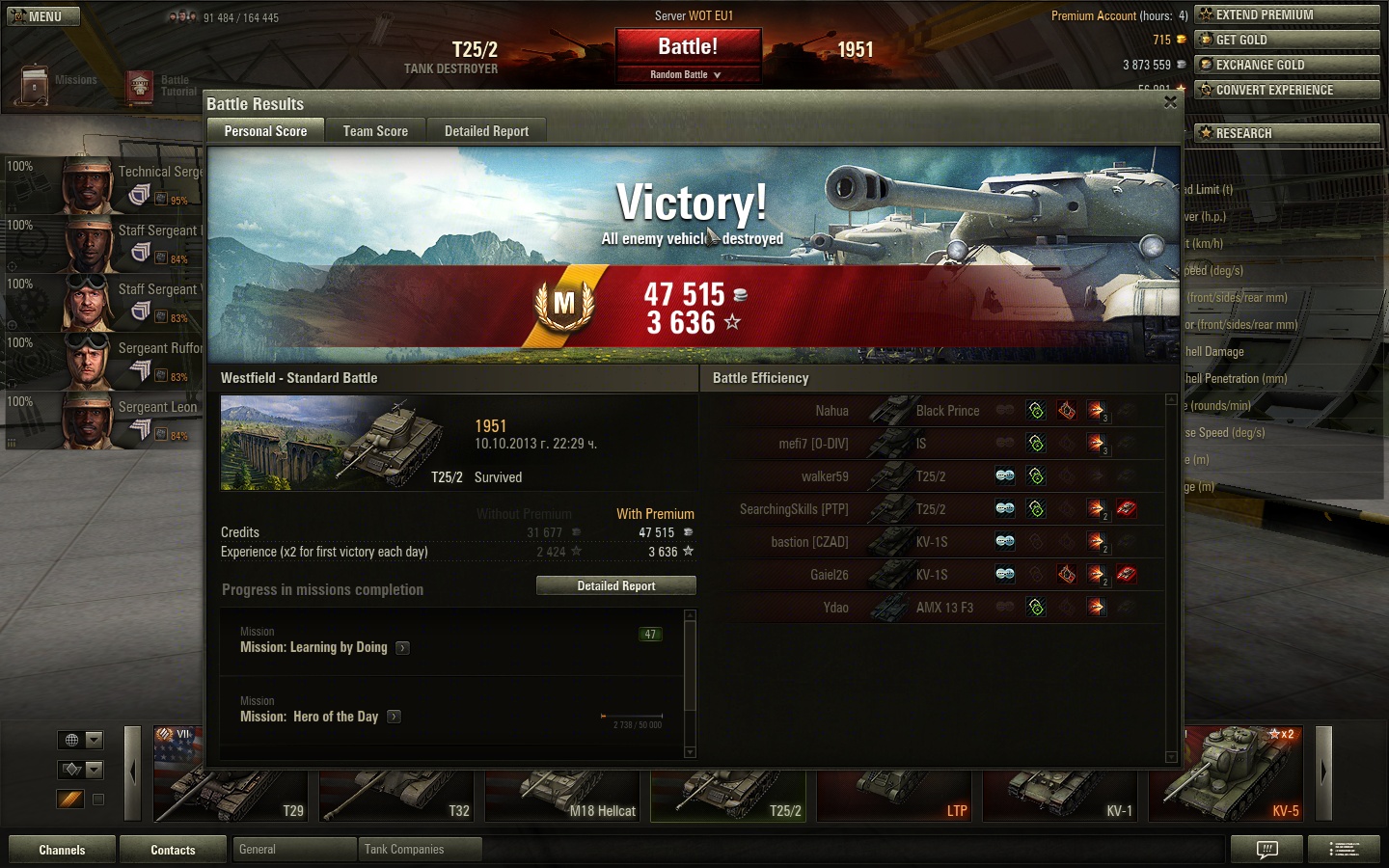
Task: Close the Battle Results window
Action: (x=1170, y=102)
